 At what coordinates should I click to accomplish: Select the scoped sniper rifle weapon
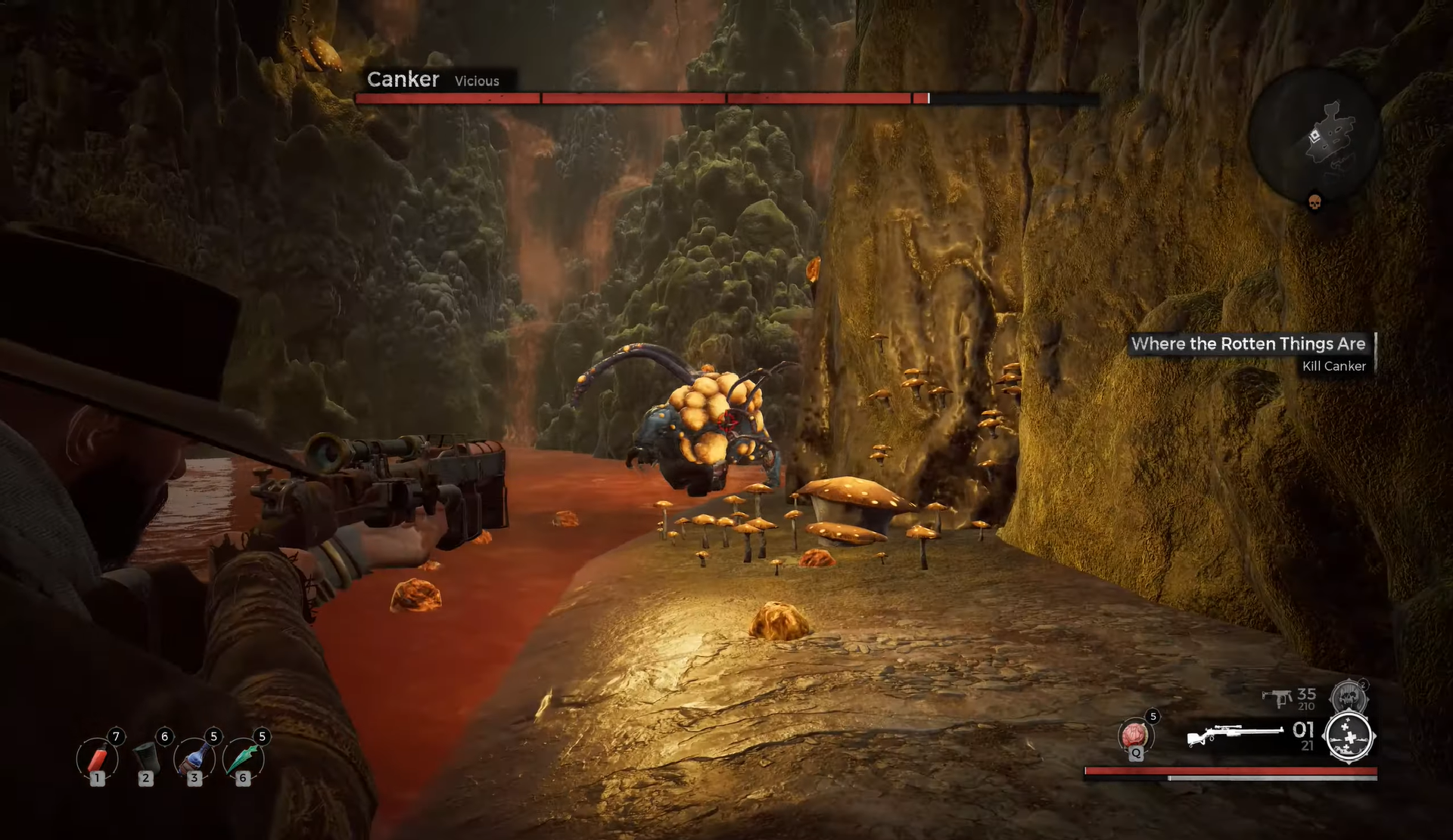[x=1234, y=734]
